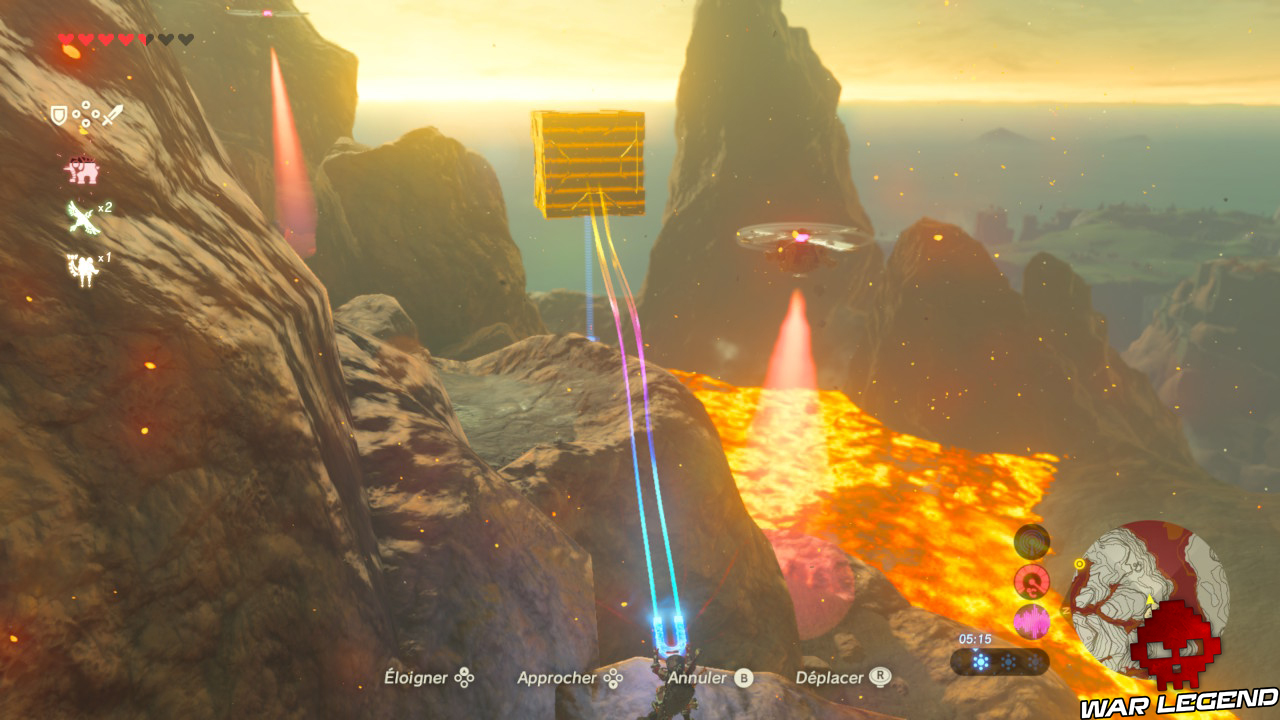Viewport: 1280px width, 720px height.
Task: Click the heat sensor icon above the minimap
Action: 1030,541
